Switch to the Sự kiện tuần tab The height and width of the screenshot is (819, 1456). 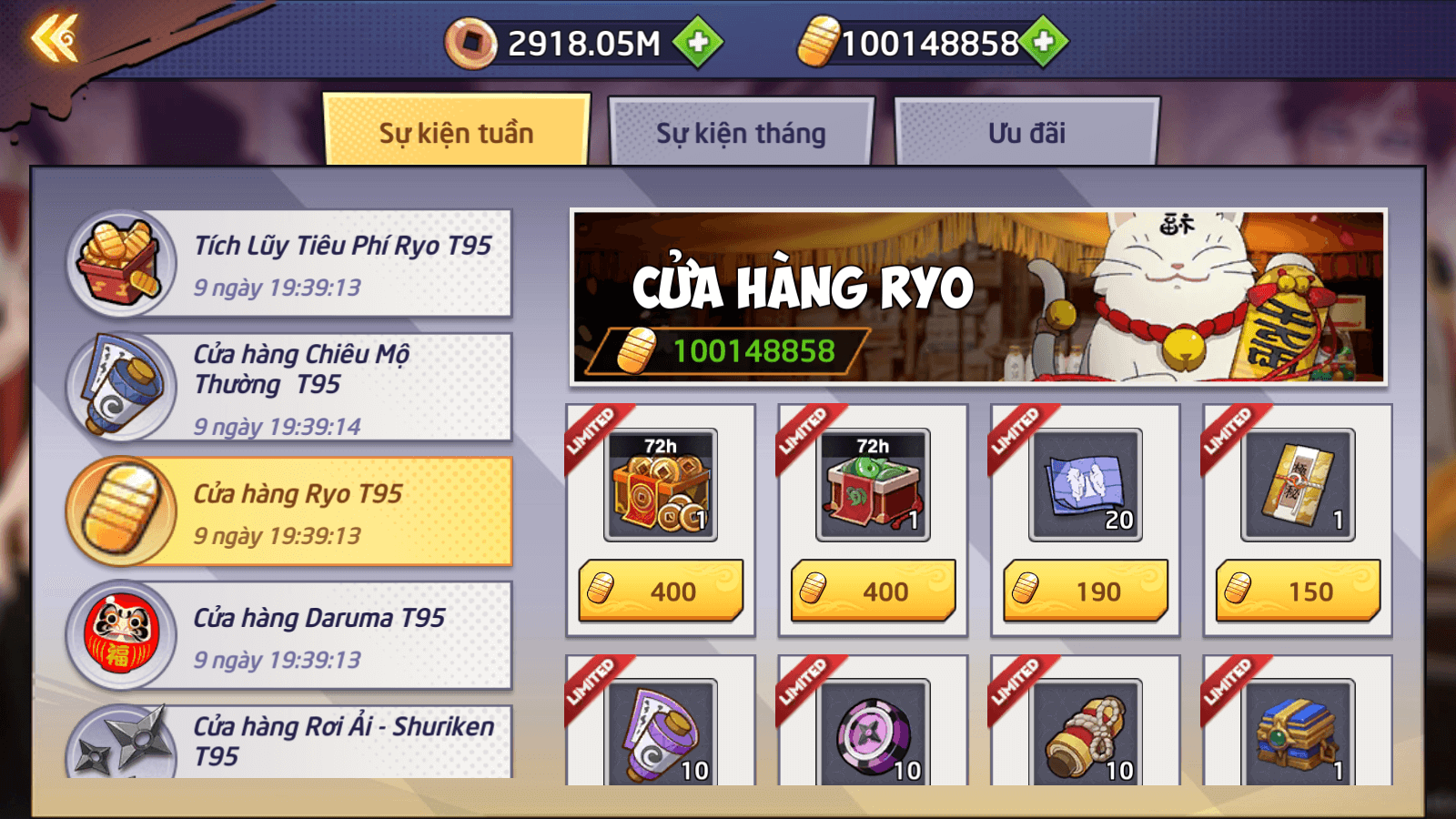[456, 133]
